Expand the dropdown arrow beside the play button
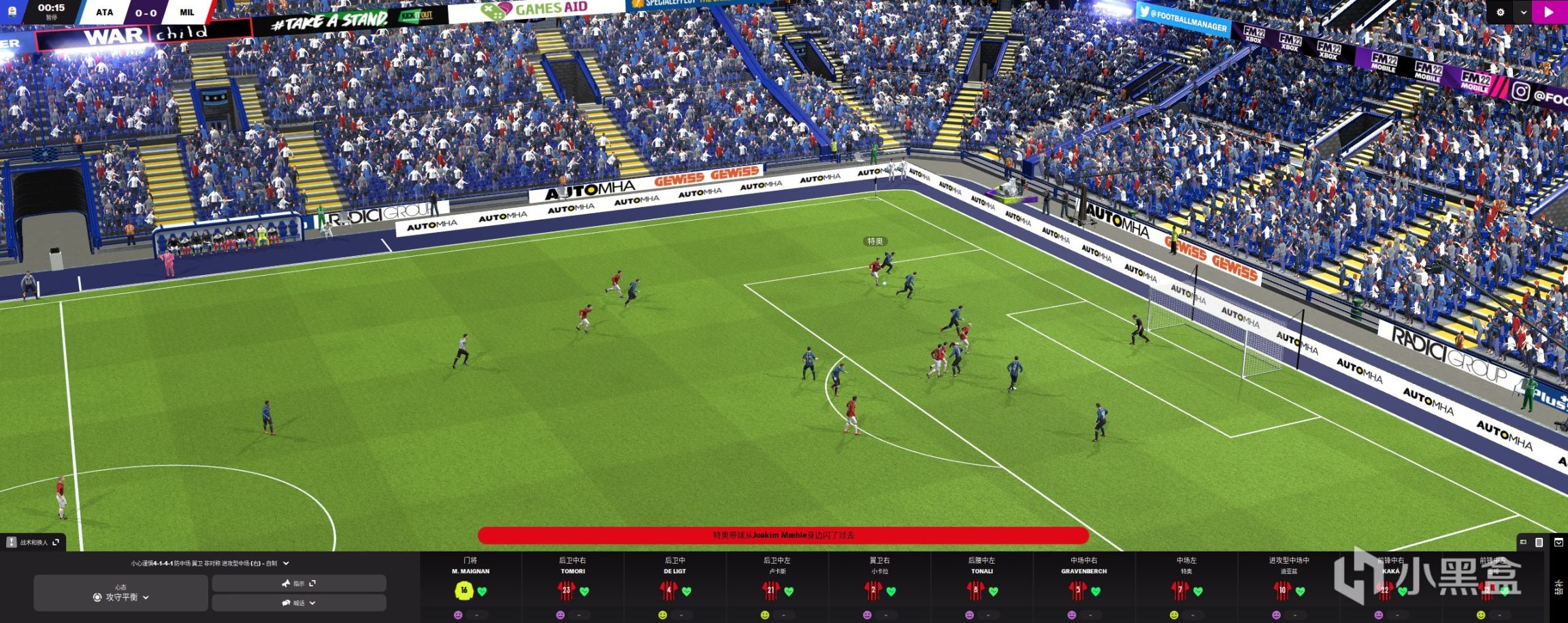 pos(1524,12)
